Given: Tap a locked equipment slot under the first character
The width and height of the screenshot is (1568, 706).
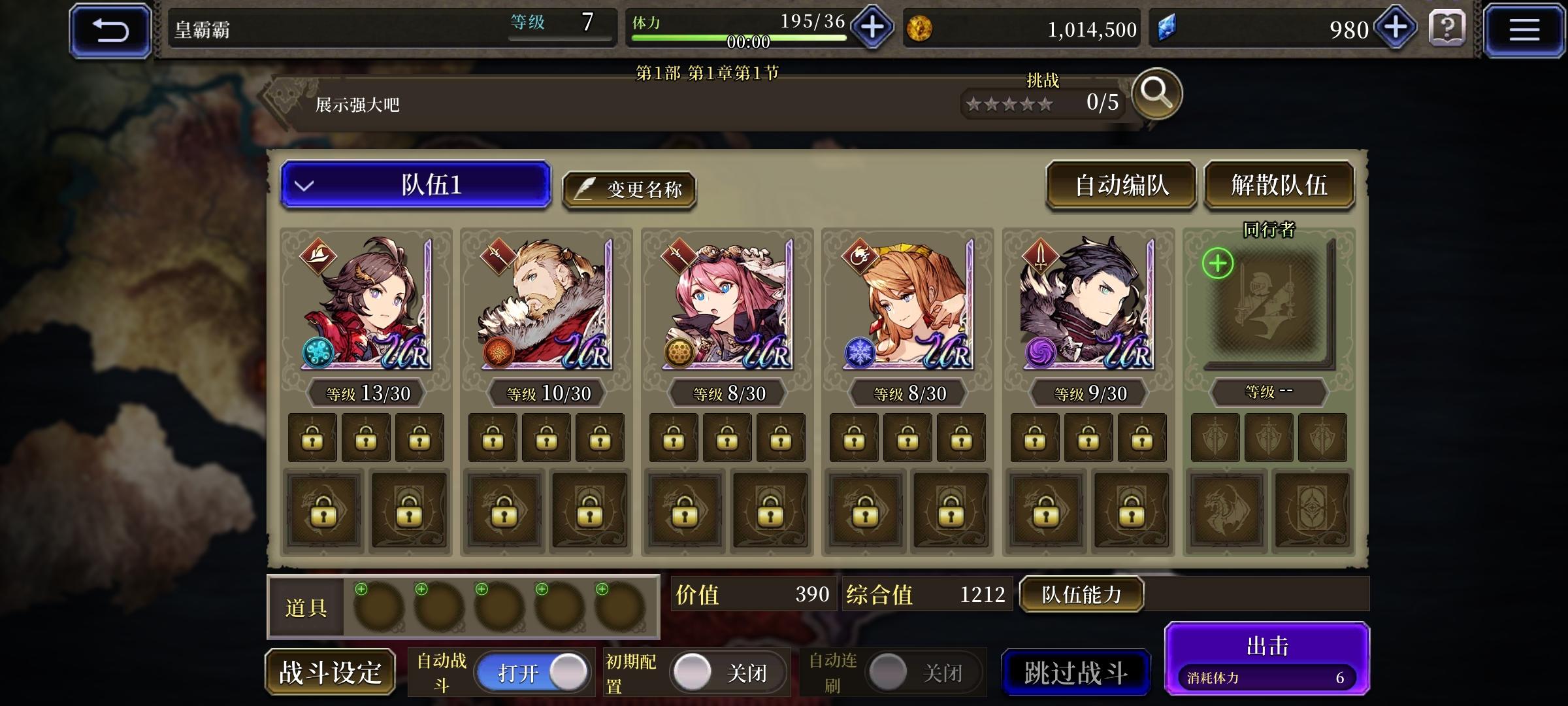Looking at the screenshot, I should tap(313, 437).
